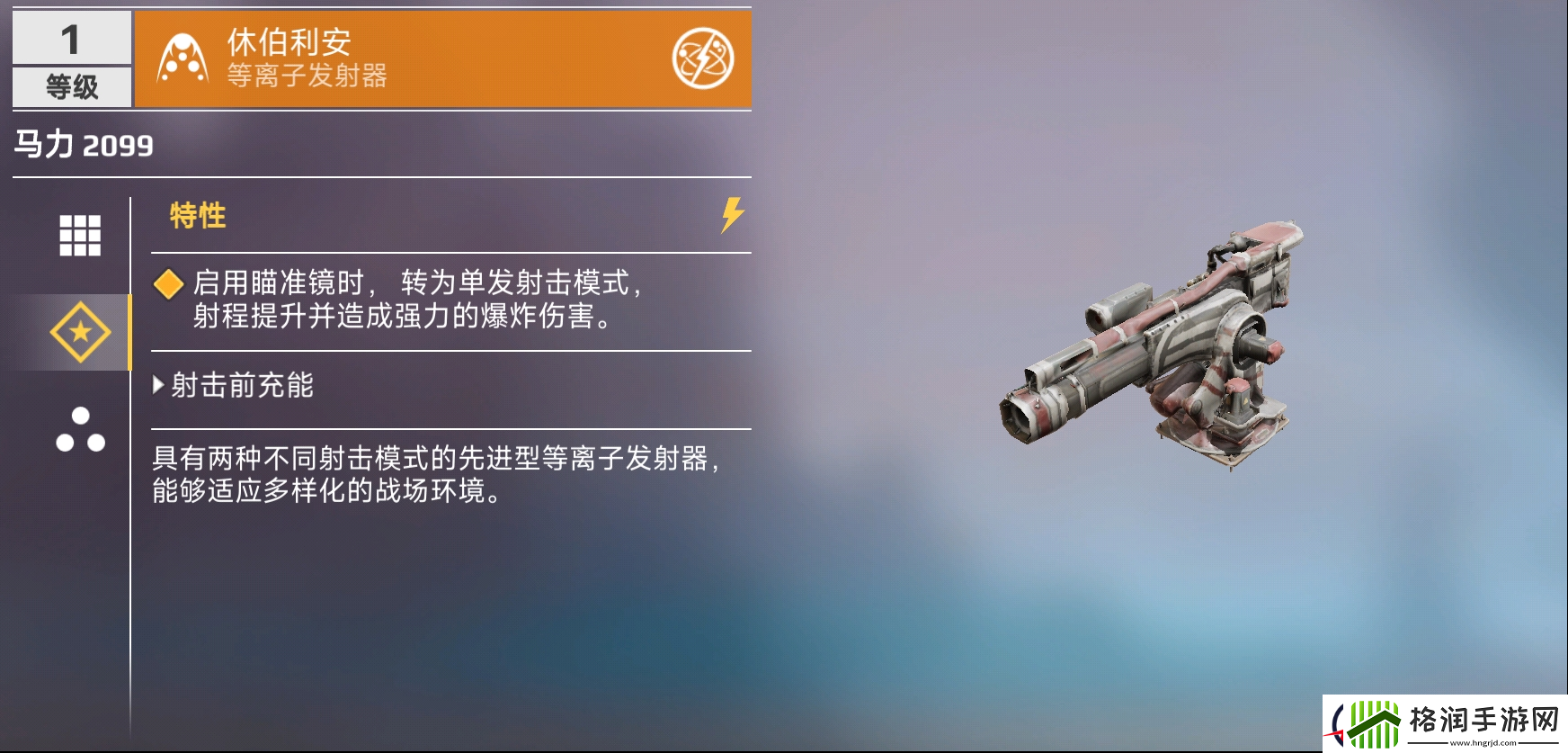
Task: Expand the 射击前充能 section
Action: click(238, 387)
